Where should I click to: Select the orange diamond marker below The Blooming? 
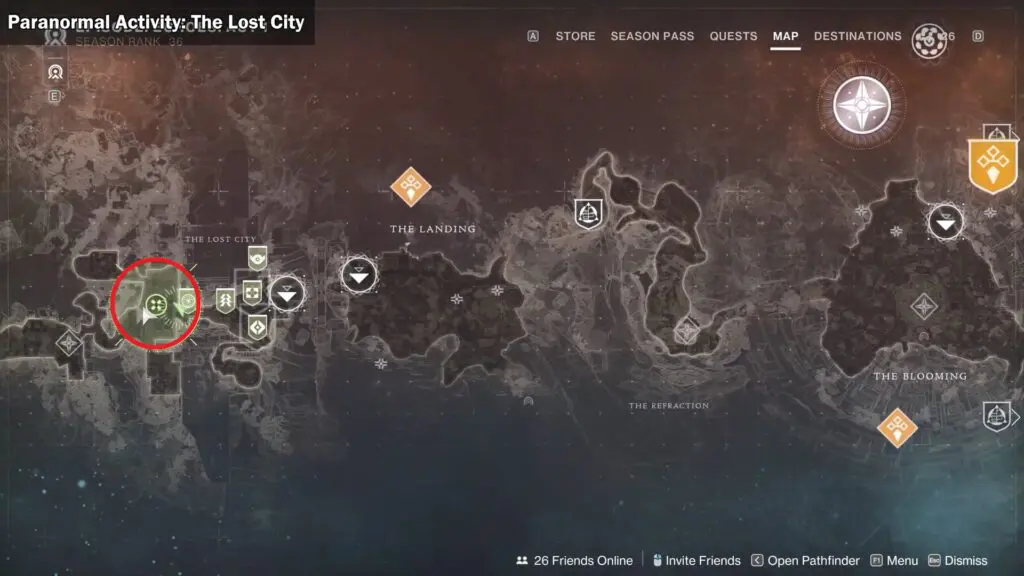pyautogui.click(x=897, y=427)
